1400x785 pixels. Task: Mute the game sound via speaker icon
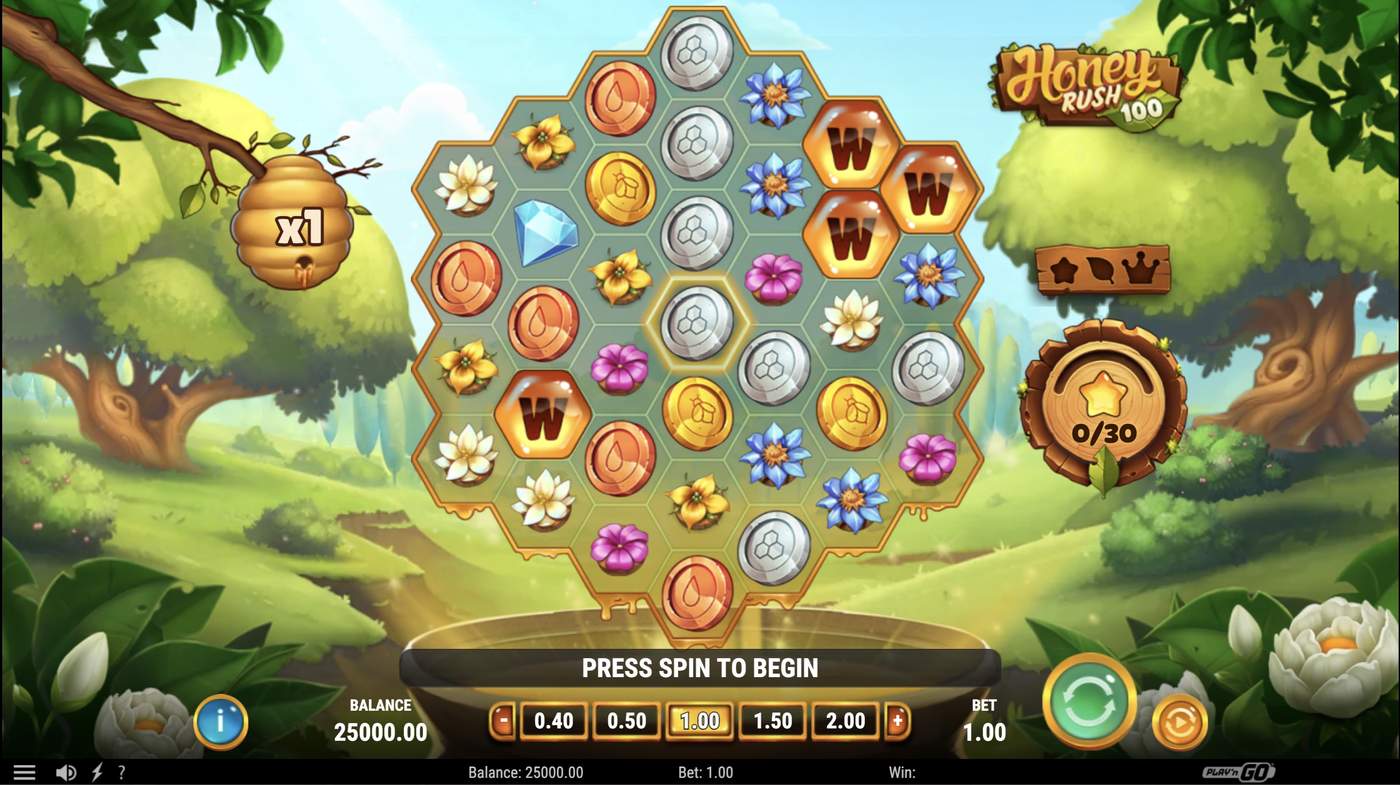click(66, 771)
